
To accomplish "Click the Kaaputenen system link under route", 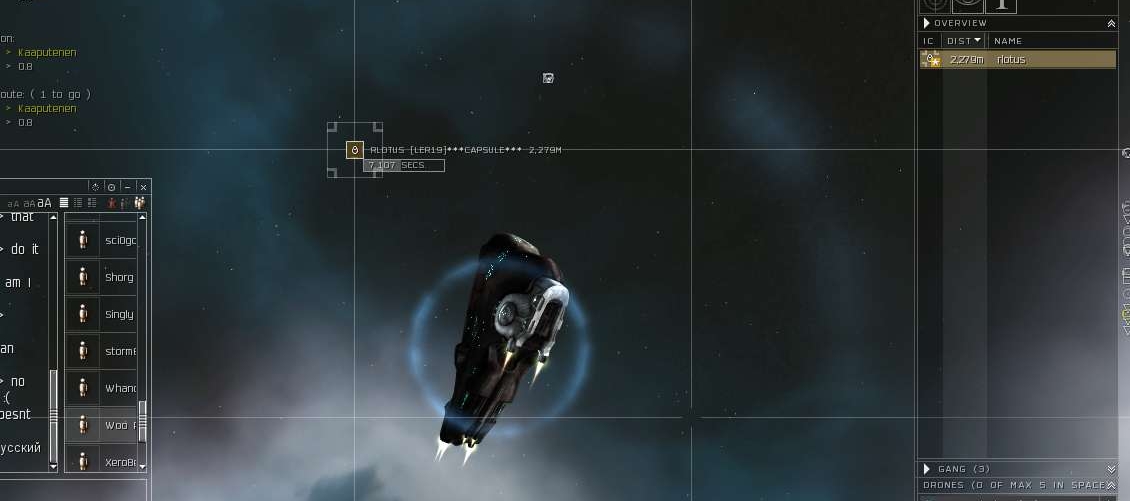I will (x=47, y=108).
